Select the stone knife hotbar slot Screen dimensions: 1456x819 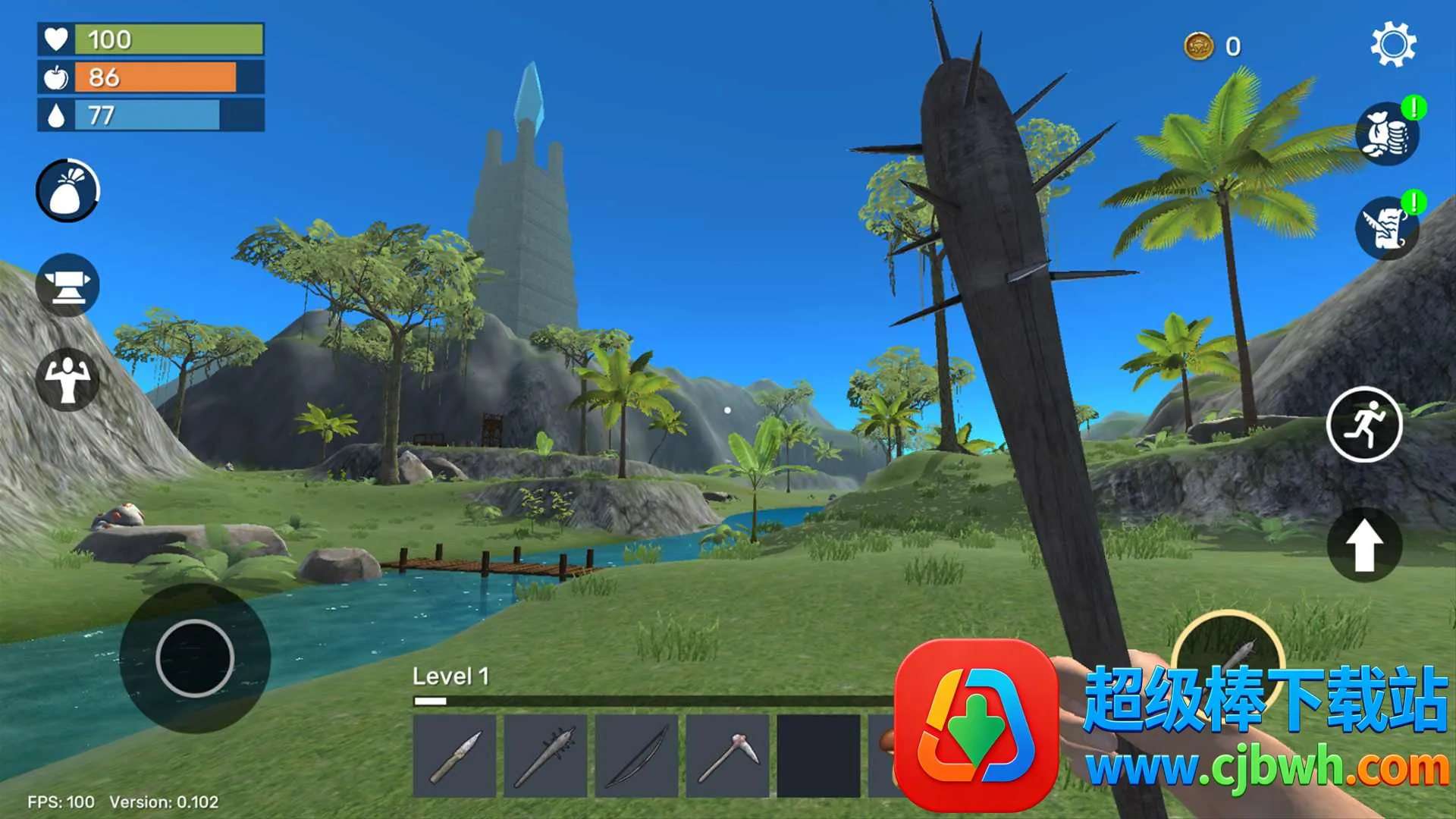point(455,756)
